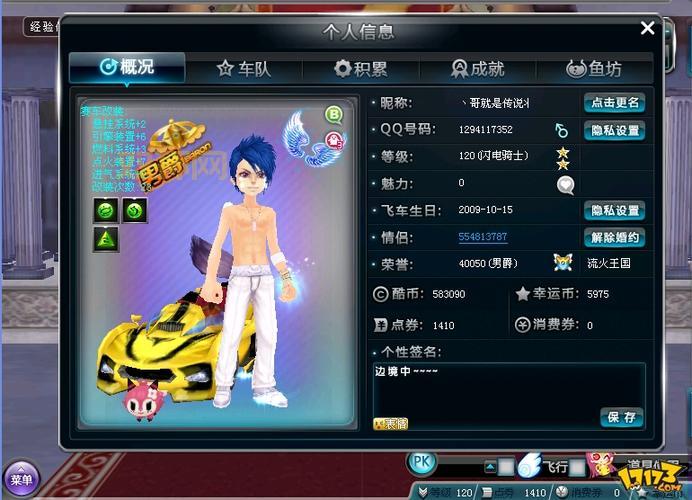The height and width of the screenshot is (500, 692).
Task: Open 隐私设置 next to 飞车生日
Action: click(x=614, y=211)
